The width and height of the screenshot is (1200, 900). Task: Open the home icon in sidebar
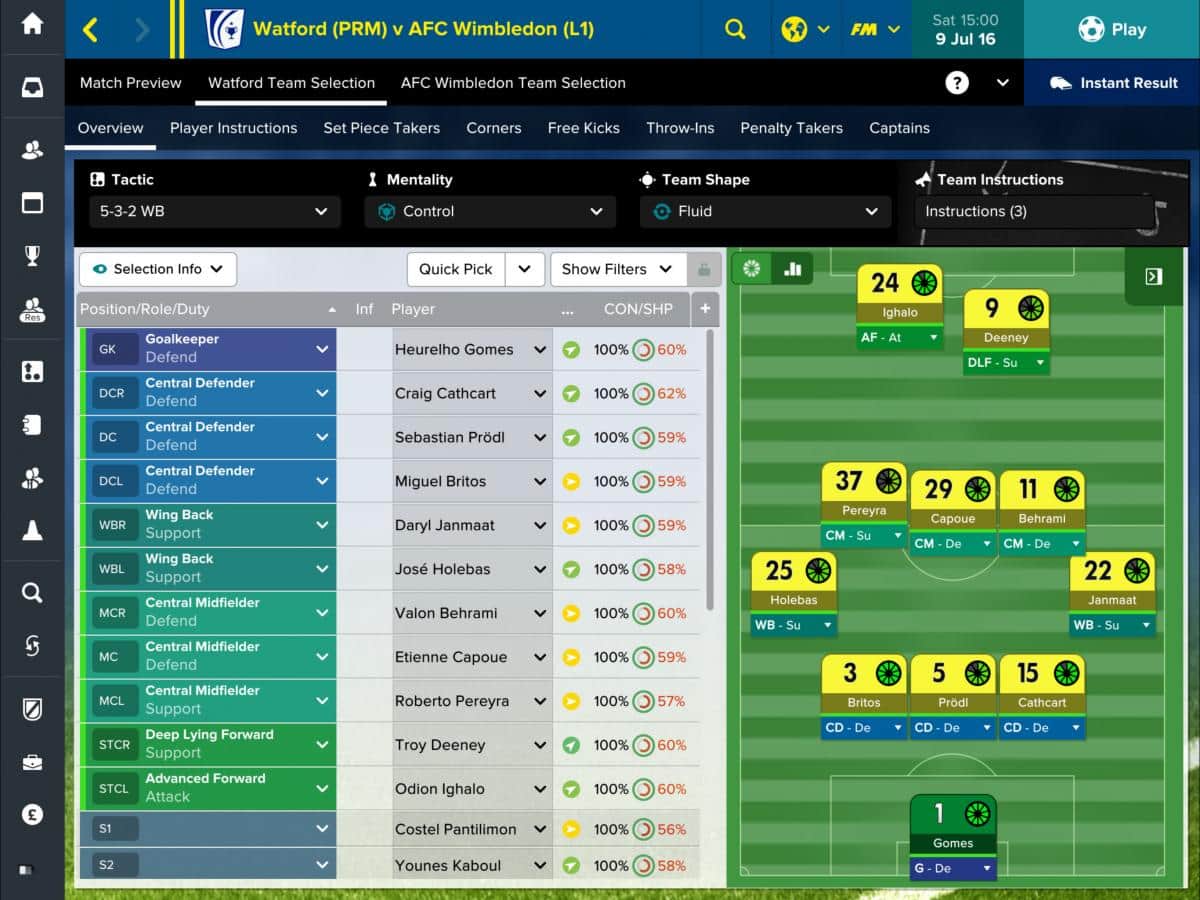pyautogui.click(x=32, y=24)
